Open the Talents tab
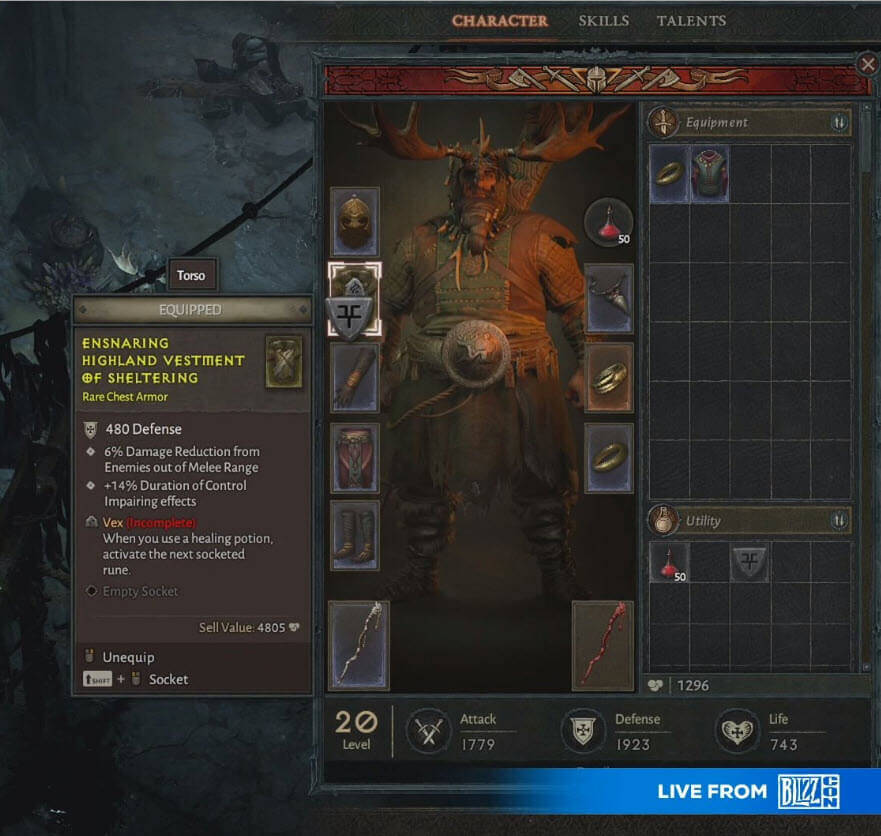The height and width of the screenshot is (836, 881). (x=691, y=21)
